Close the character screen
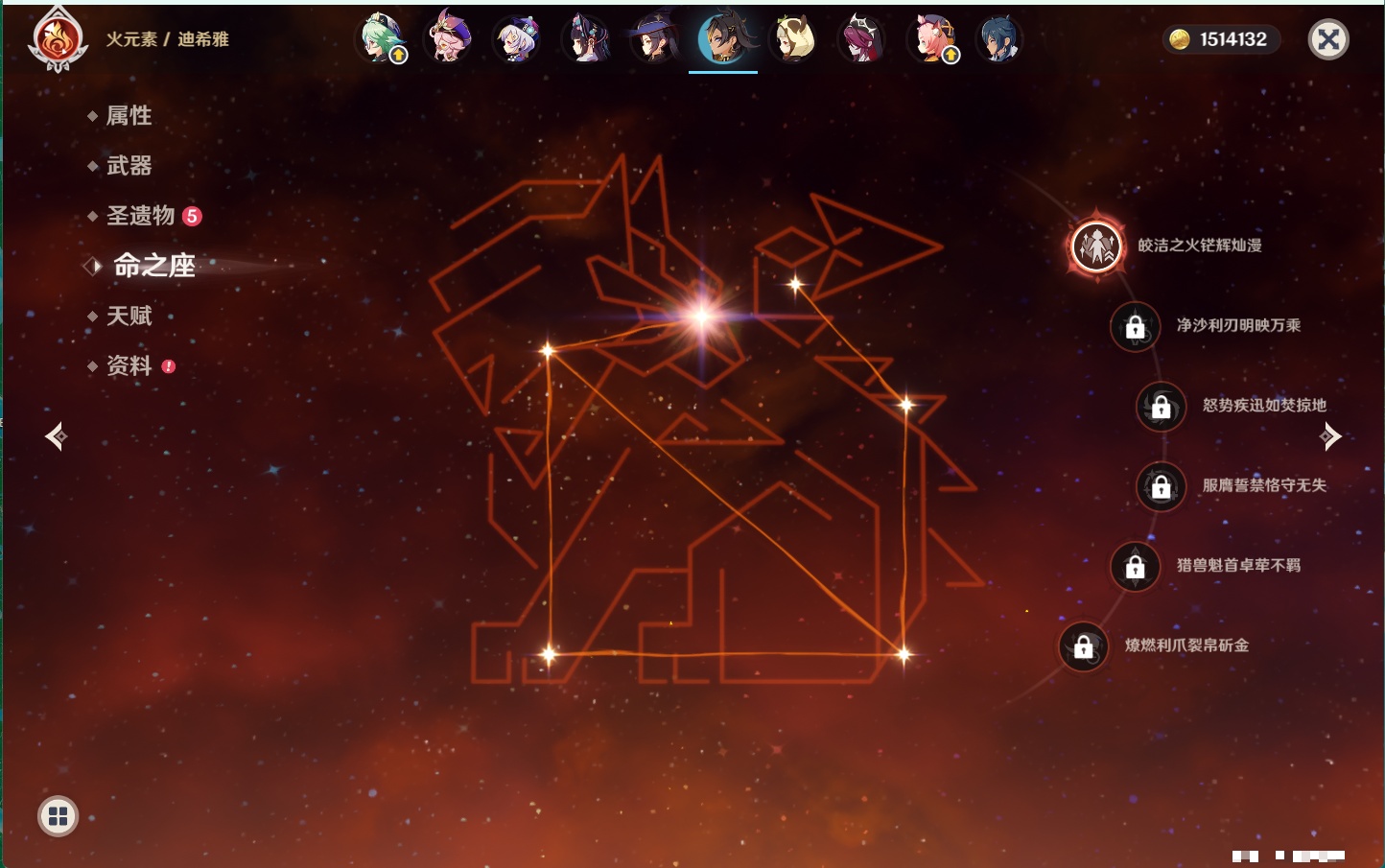Viewport: 1385px width, 868px height. click(x=1328, y=39)
